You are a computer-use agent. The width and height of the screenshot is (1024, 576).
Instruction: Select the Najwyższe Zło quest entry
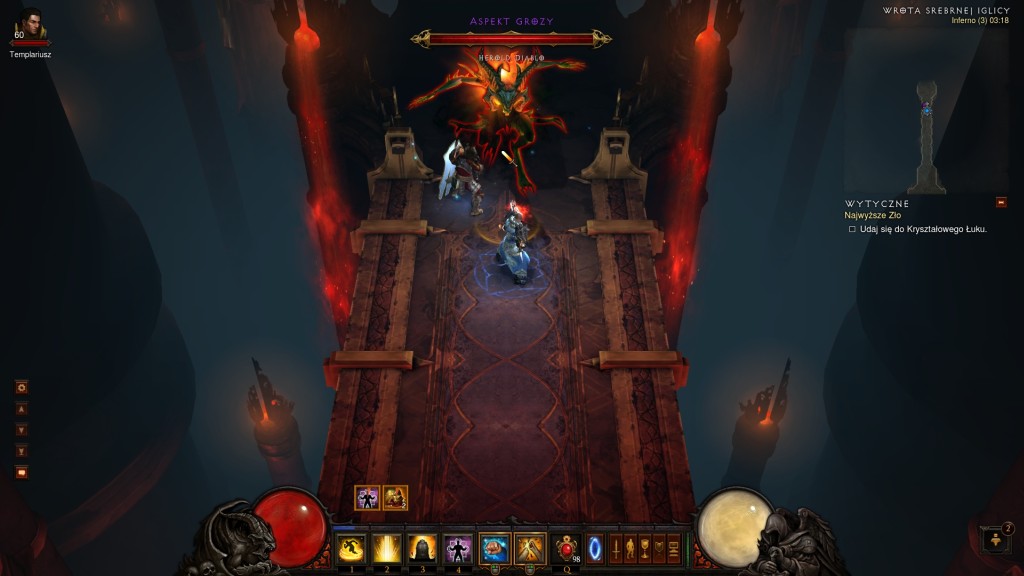tap(872, 215)
